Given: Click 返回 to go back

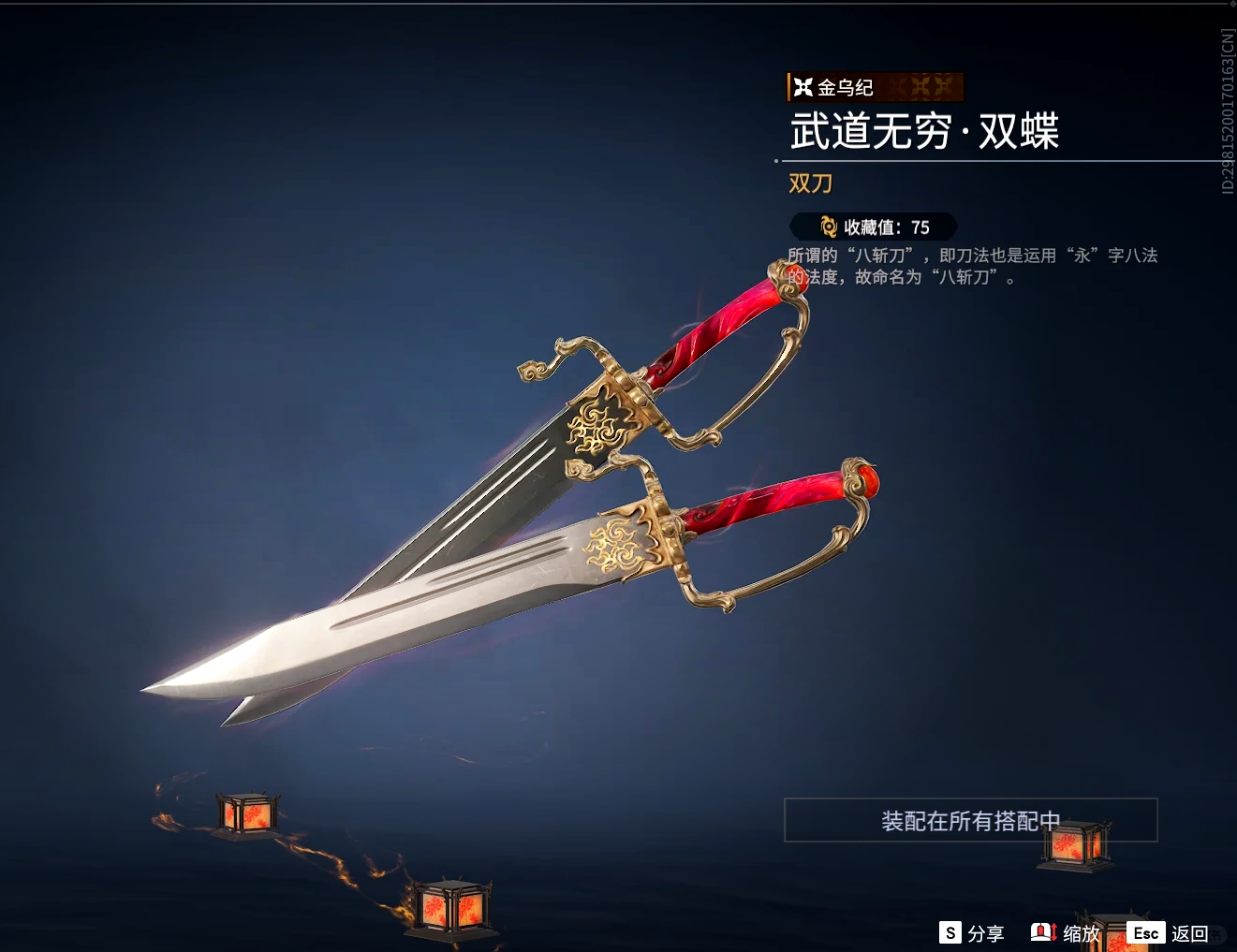Looking at the screenshot, I should click(x=1191, y=933).
